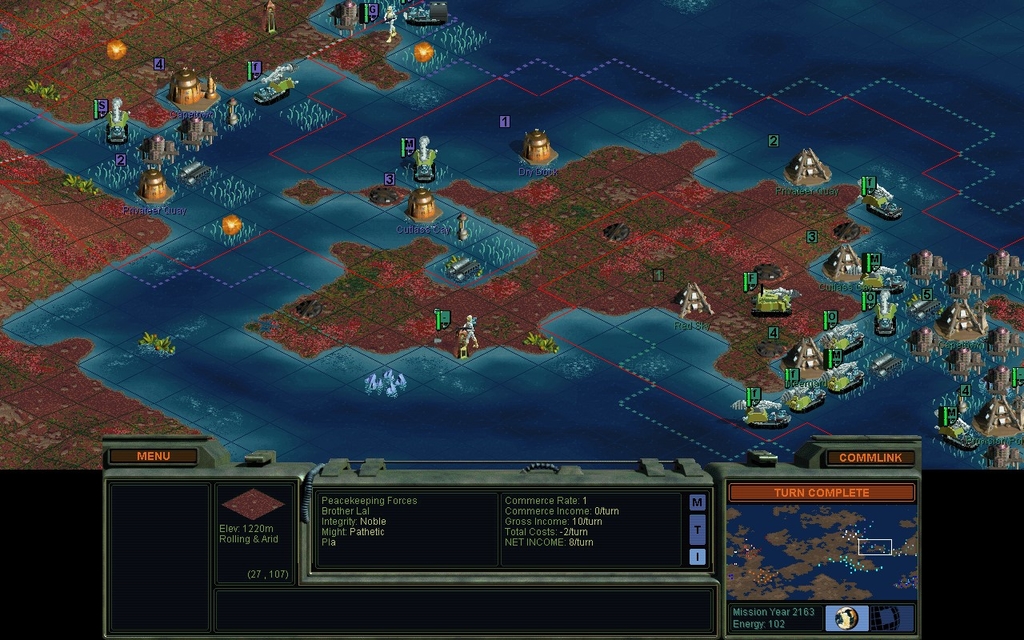
Task: Click the world minimap
Action: coord(821,551)
